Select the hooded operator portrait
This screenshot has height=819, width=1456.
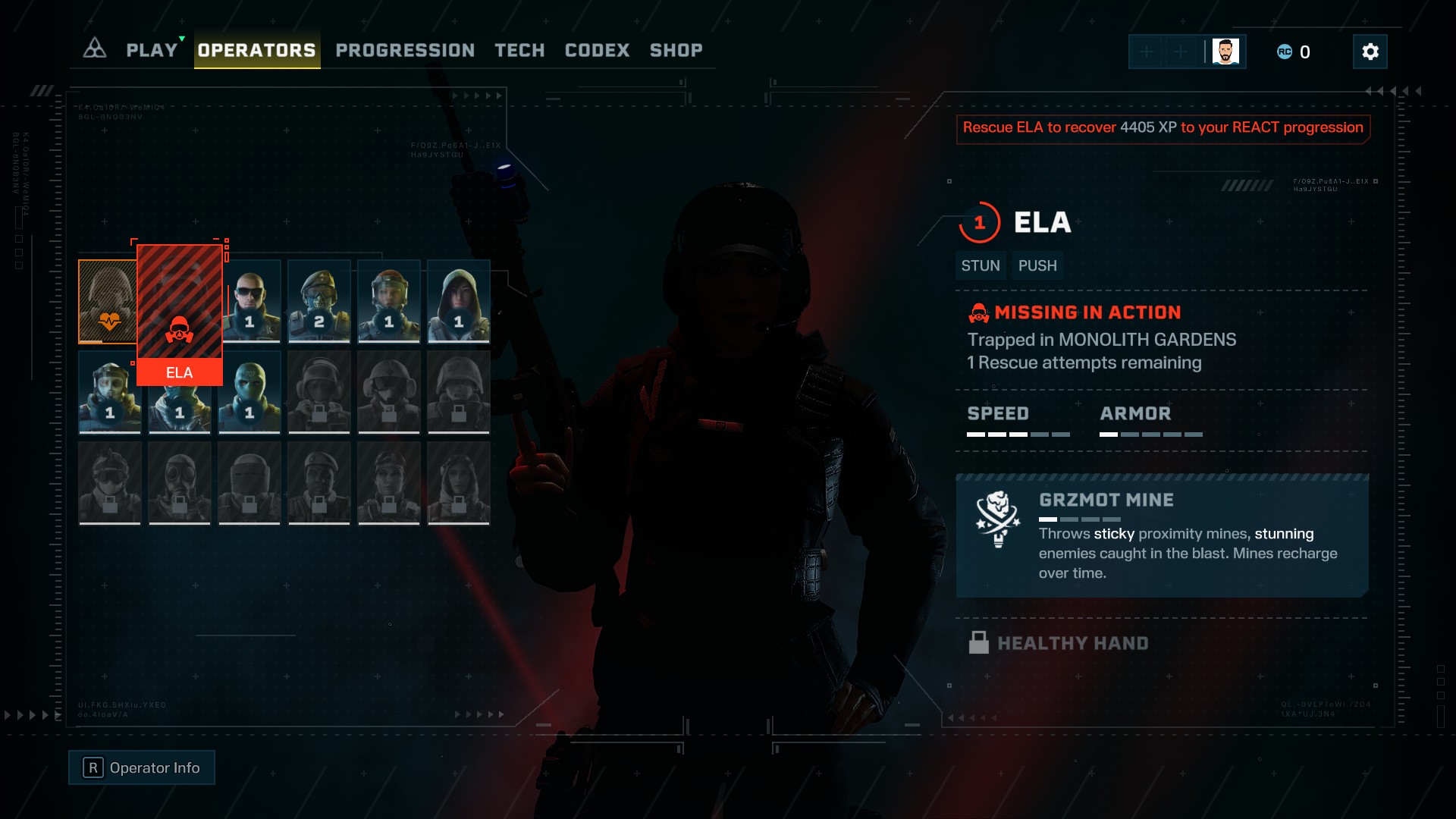coord(459,302)
